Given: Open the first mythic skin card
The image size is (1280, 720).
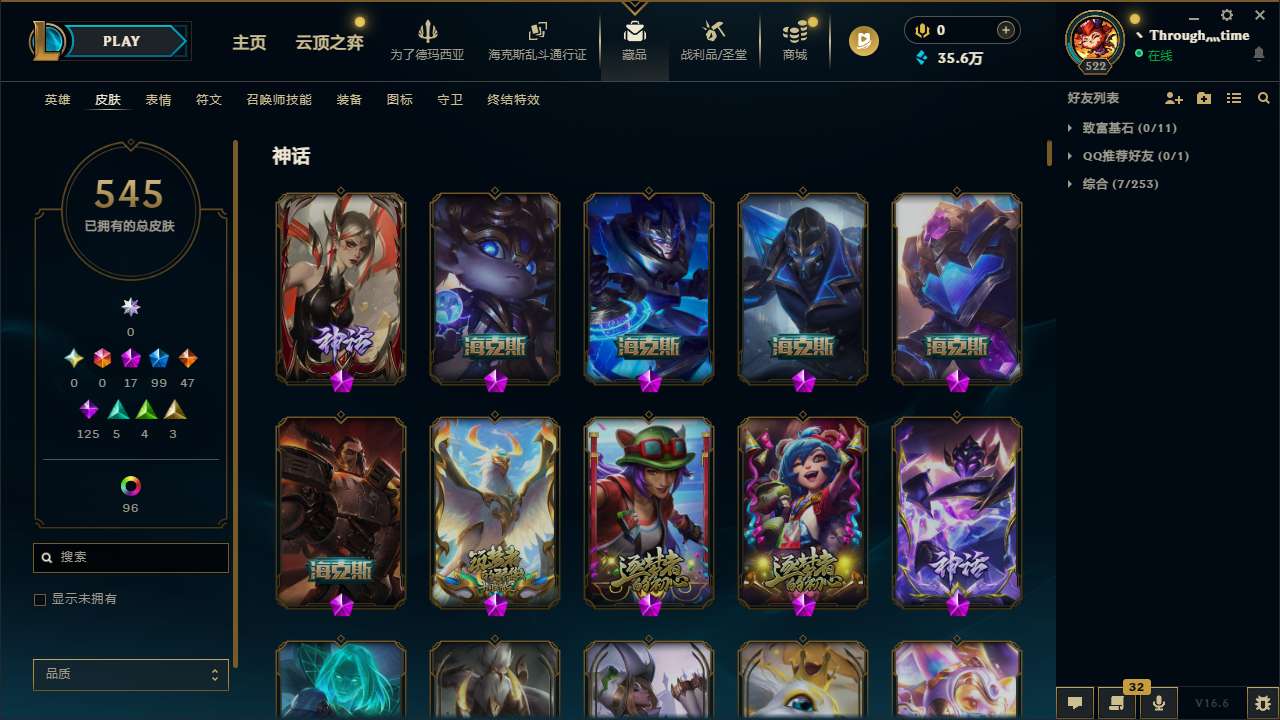Looking at the screenshot, I should click(340, 288).
